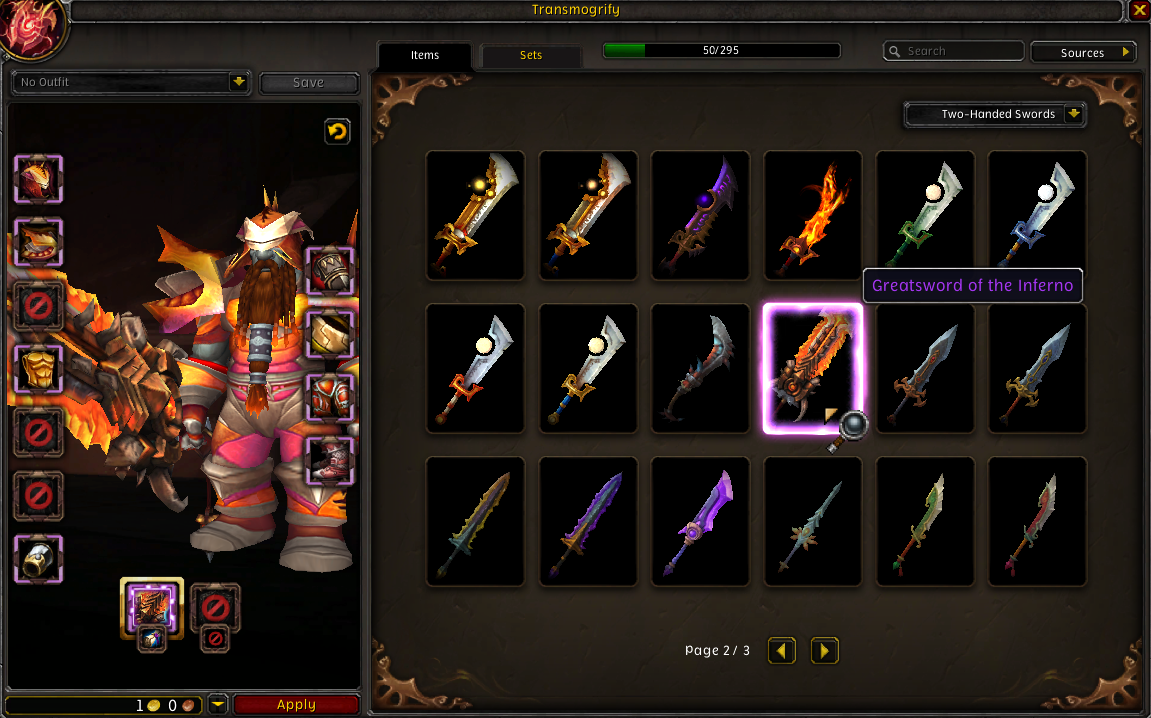1151x718 pixels.
Task: Choose the flaming fire sword appearance
Action: [812, 216]
